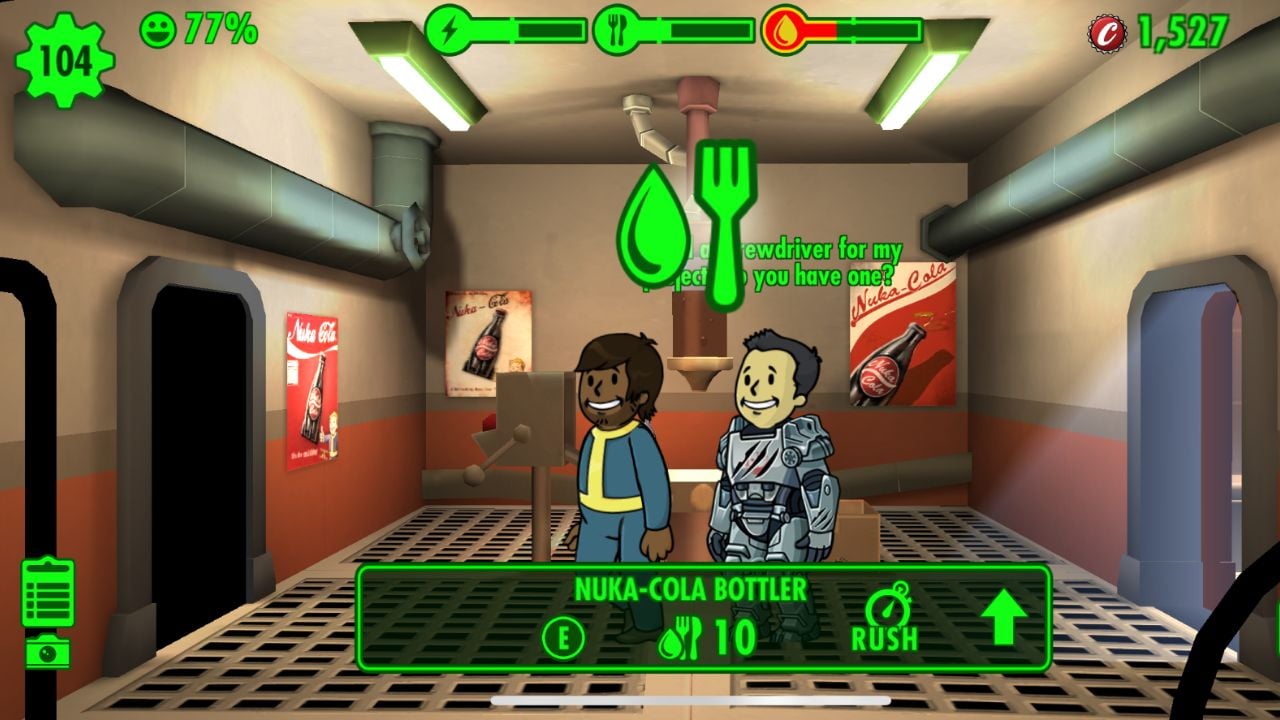Select the power lightning bolt icon
This screenshot has width=1280, height=720.
452,28
